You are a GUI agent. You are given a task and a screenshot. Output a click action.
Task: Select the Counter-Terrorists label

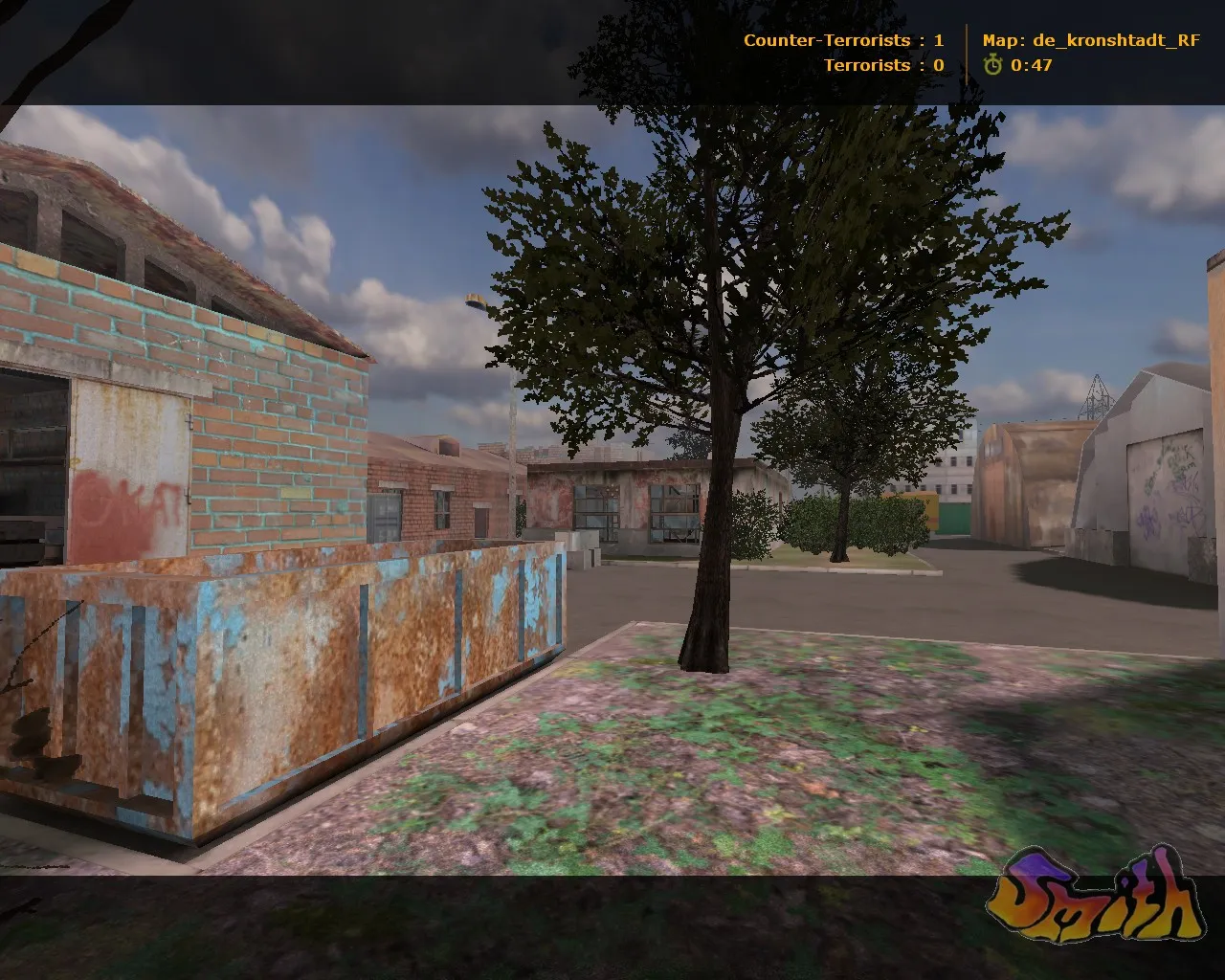[x=825, y=40]
